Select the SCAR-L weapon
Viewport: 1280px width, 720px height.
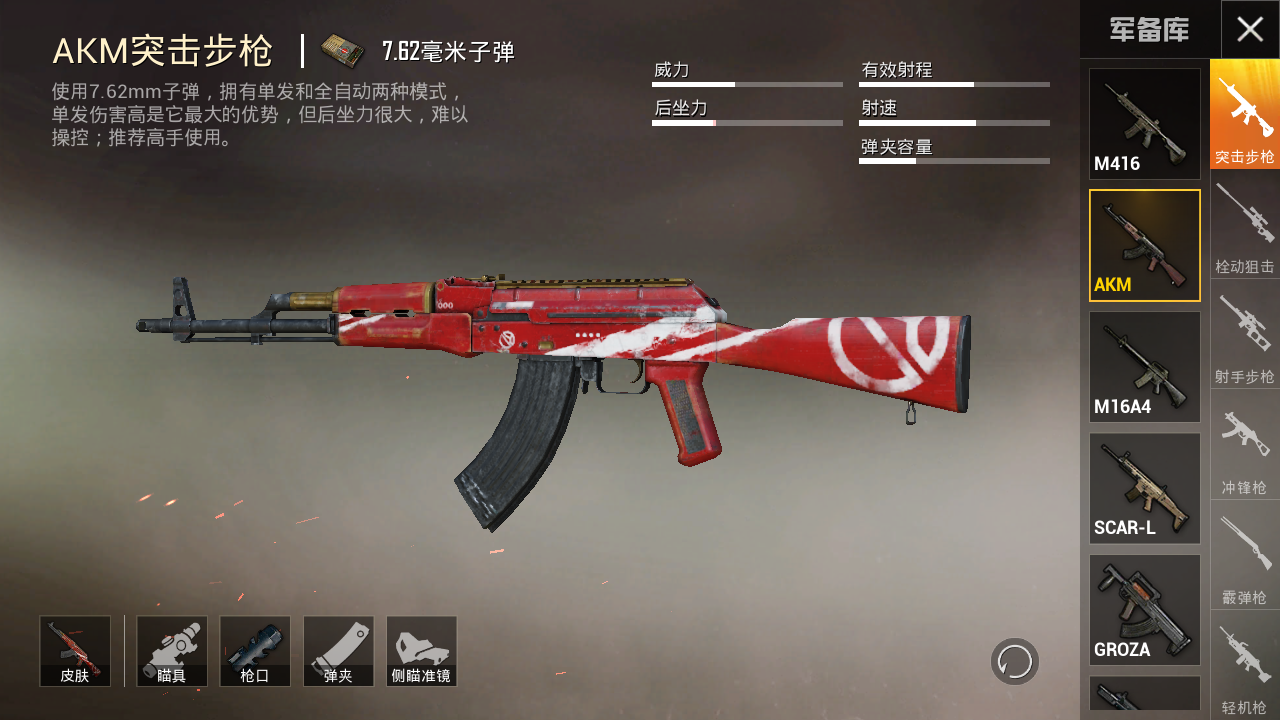pos(1144,488)
